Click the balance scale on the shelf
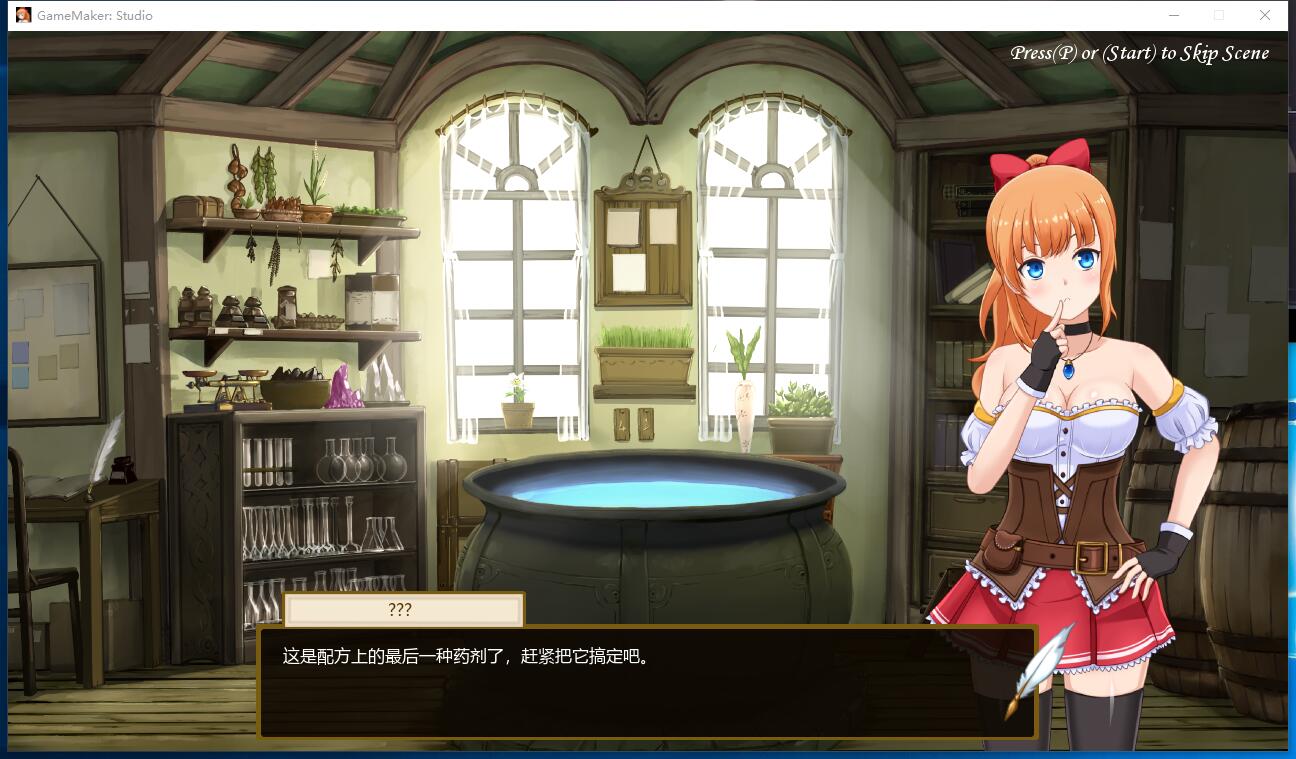The height and width of the screenshot is (759, 1296). point(224,385)
